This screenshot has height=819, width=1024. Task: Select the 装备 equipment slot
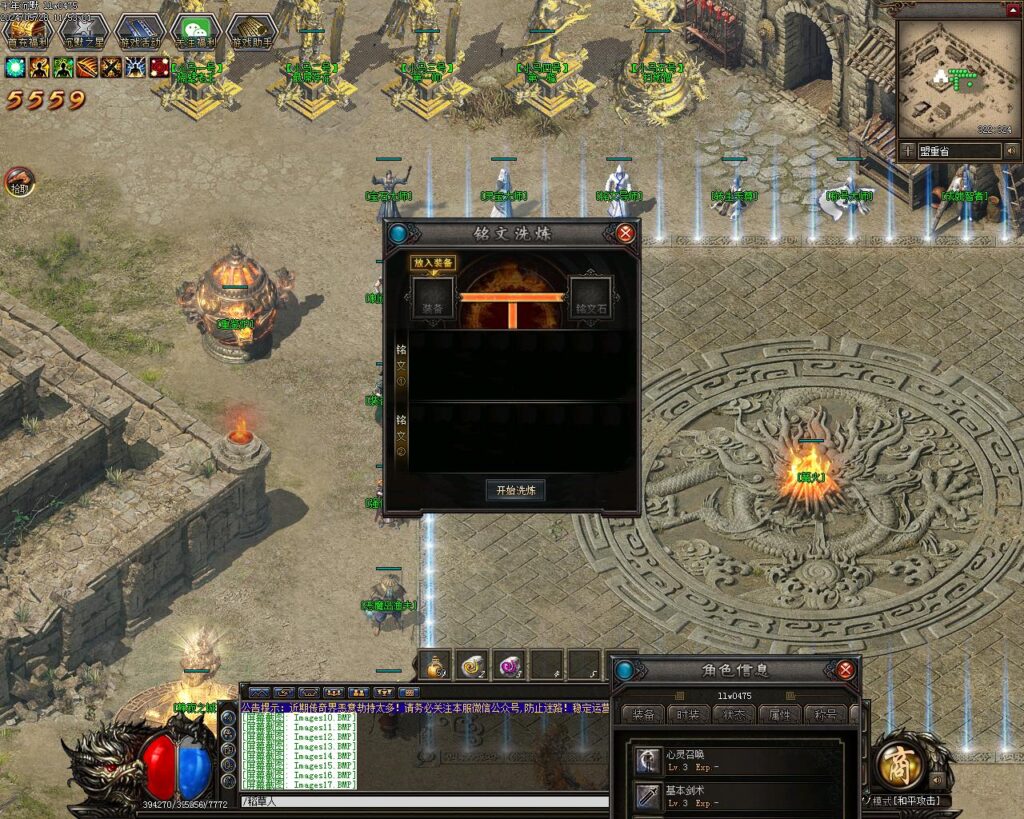434,297
